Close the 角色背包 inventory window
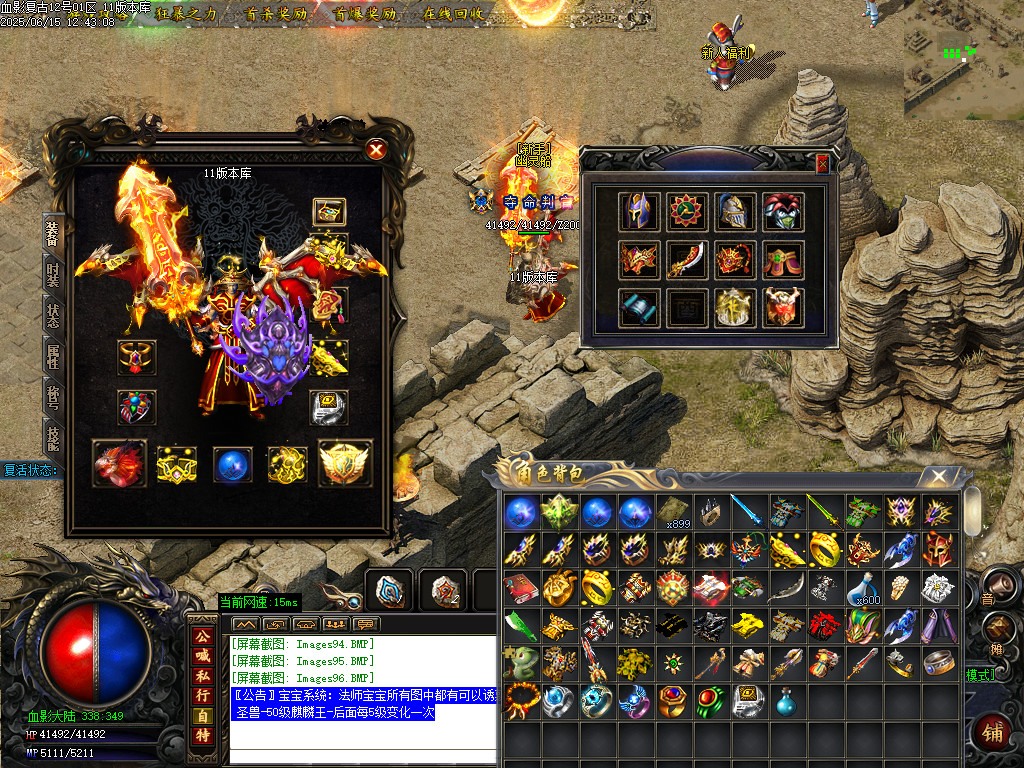The width and height of the screenshot is (1024, 768). 938,477
